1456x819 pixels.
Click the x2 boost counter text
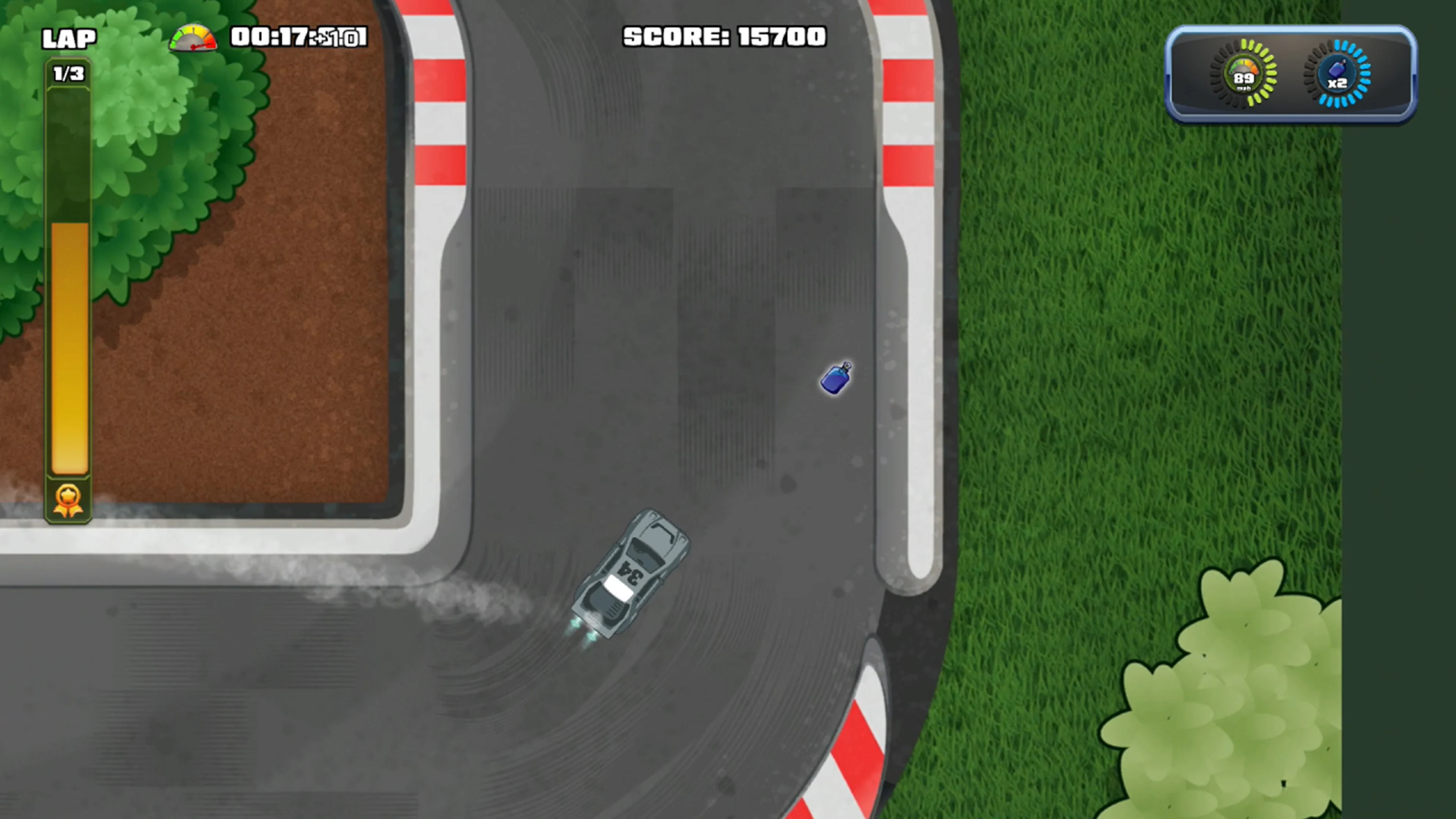click(1338, 84)
